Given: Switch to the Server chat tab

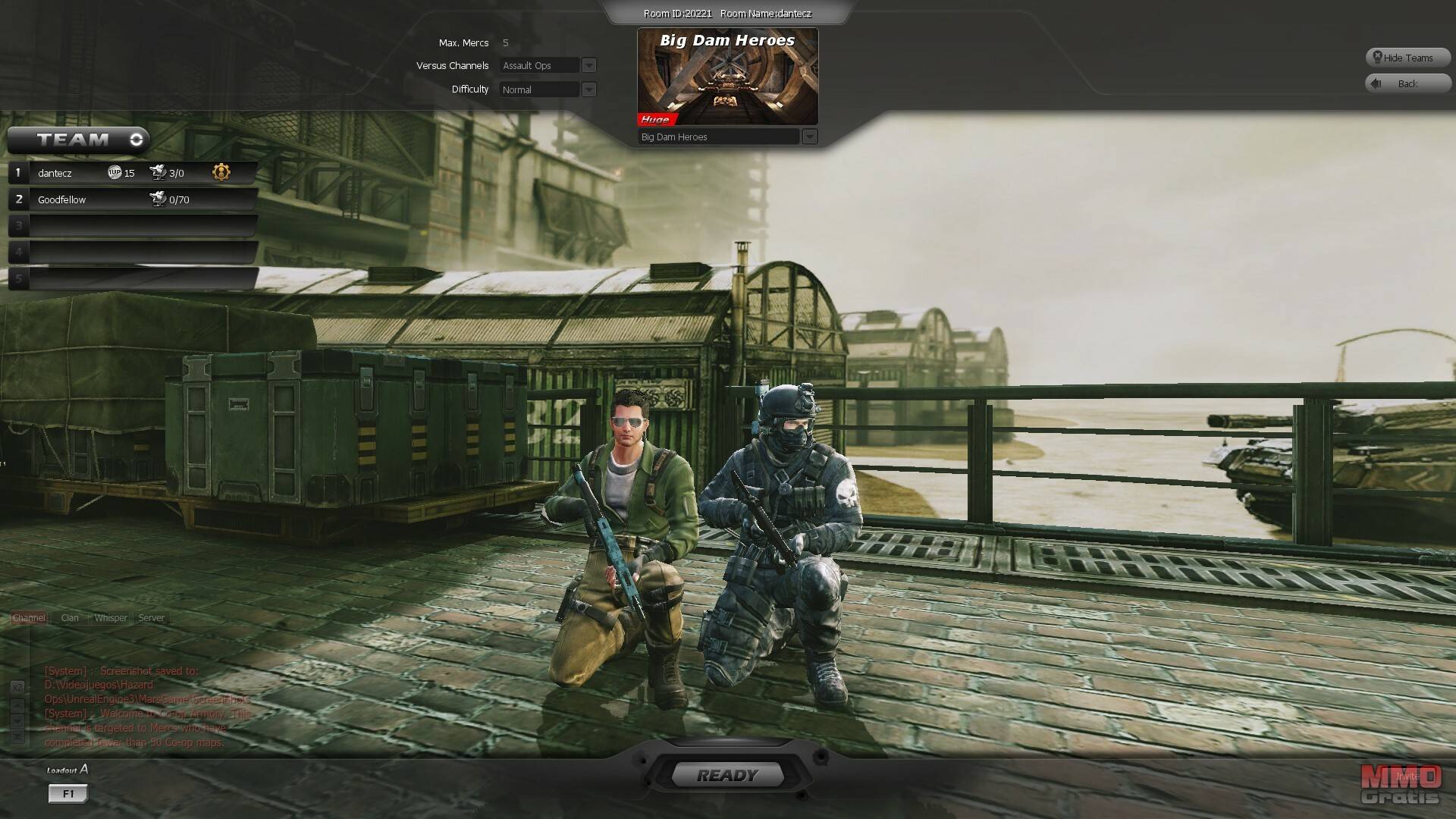Looking at the screenshot, I should pyautogui.click(x=151, y=618).
